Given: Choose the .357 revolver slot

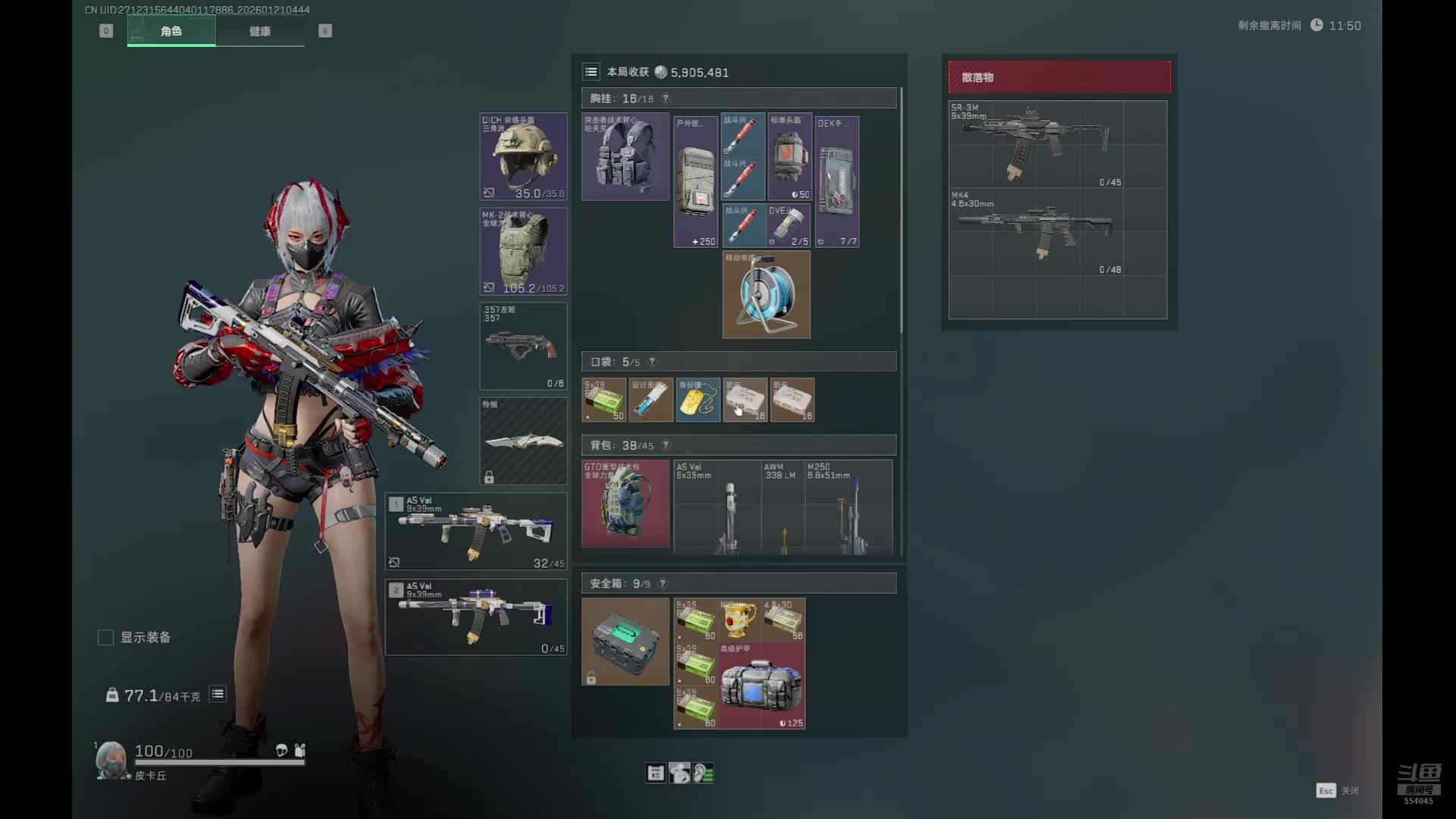Looking at the screenshot, I should 523,347.
